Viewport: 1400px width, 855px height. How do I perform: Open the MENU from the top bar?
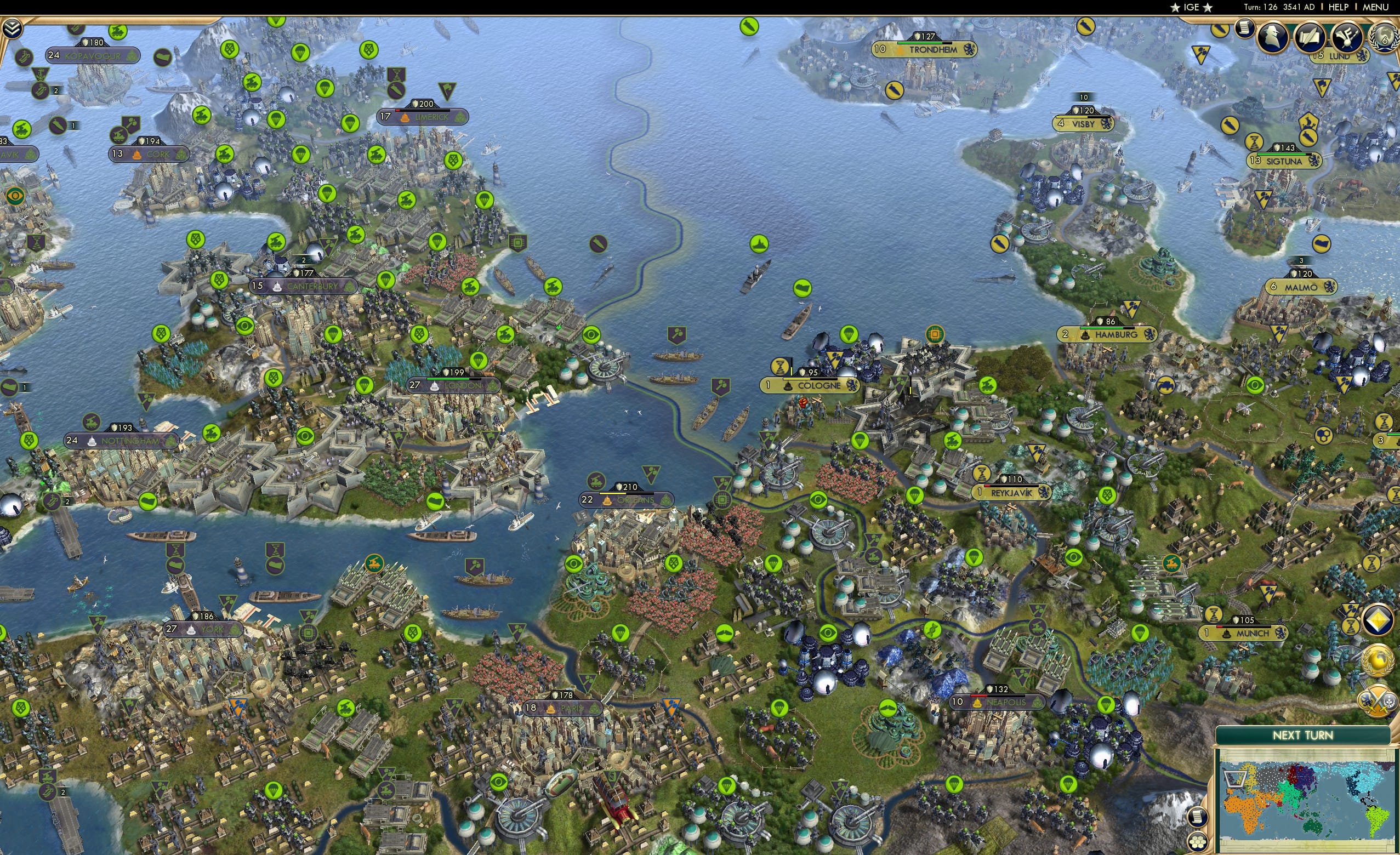[1375, 7]
